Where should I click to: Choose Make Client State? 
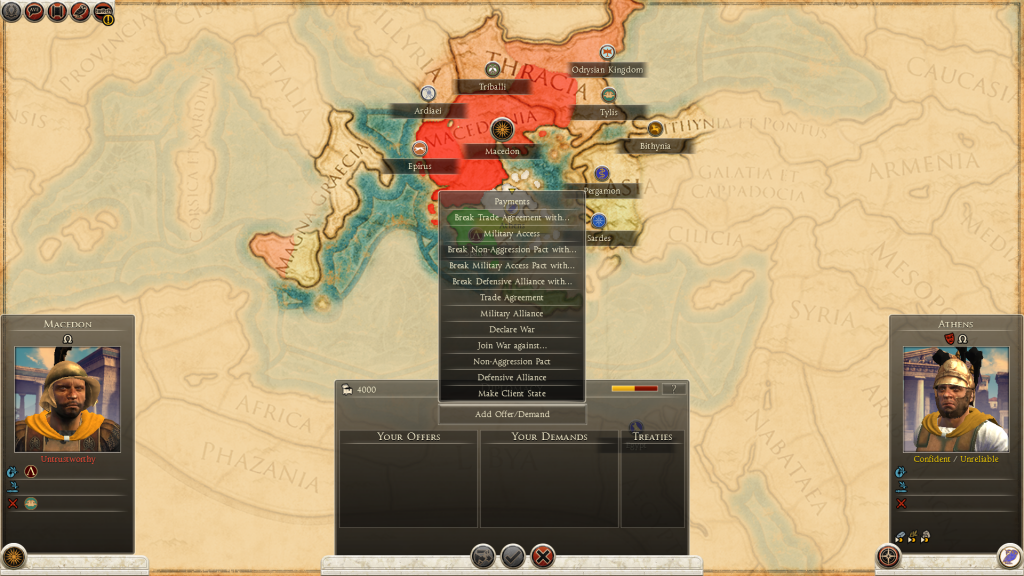(512, 394)
